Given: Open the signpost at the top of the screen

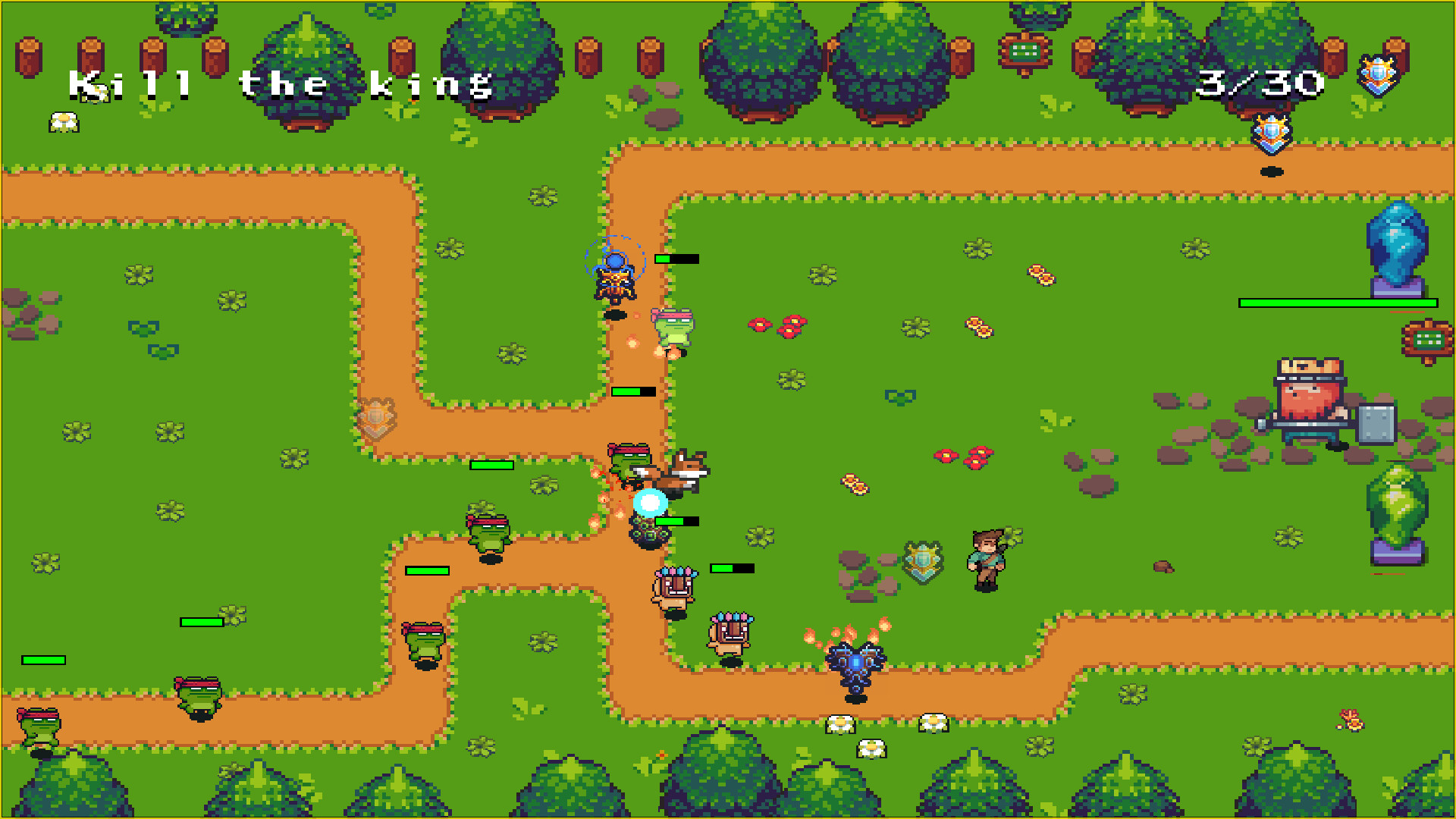Looking at the screenshot, I should pyautogui.click(x=1025, y=53).
